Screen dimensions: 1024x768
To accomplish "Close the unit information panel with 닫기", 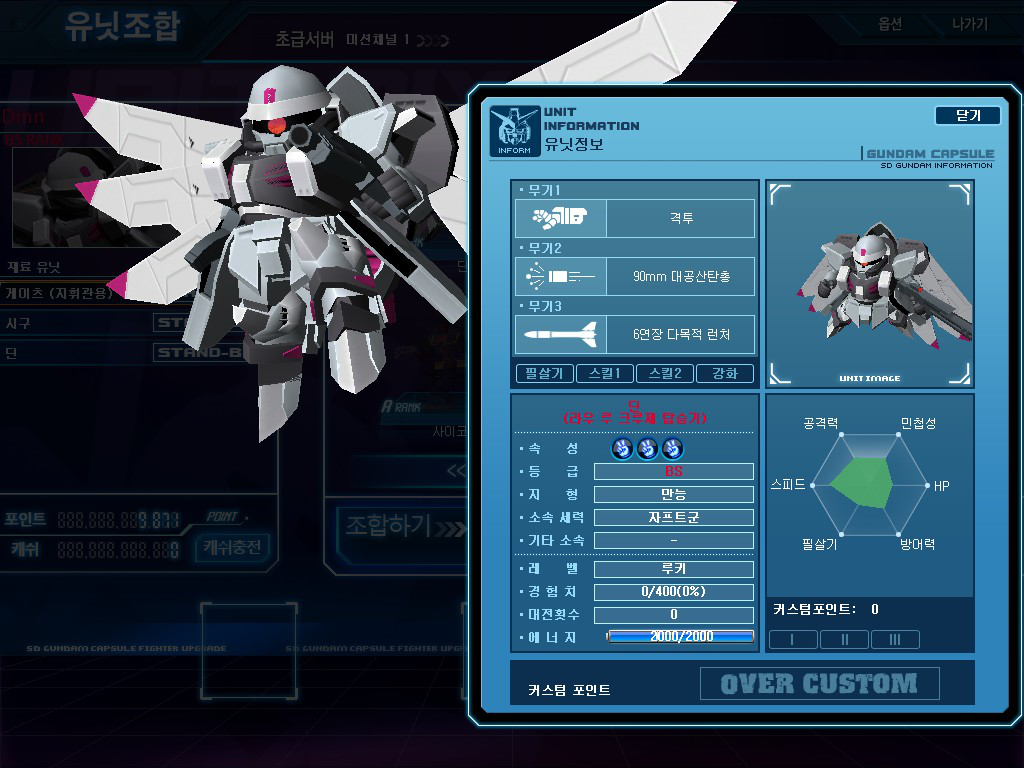I will click(967, 115).
